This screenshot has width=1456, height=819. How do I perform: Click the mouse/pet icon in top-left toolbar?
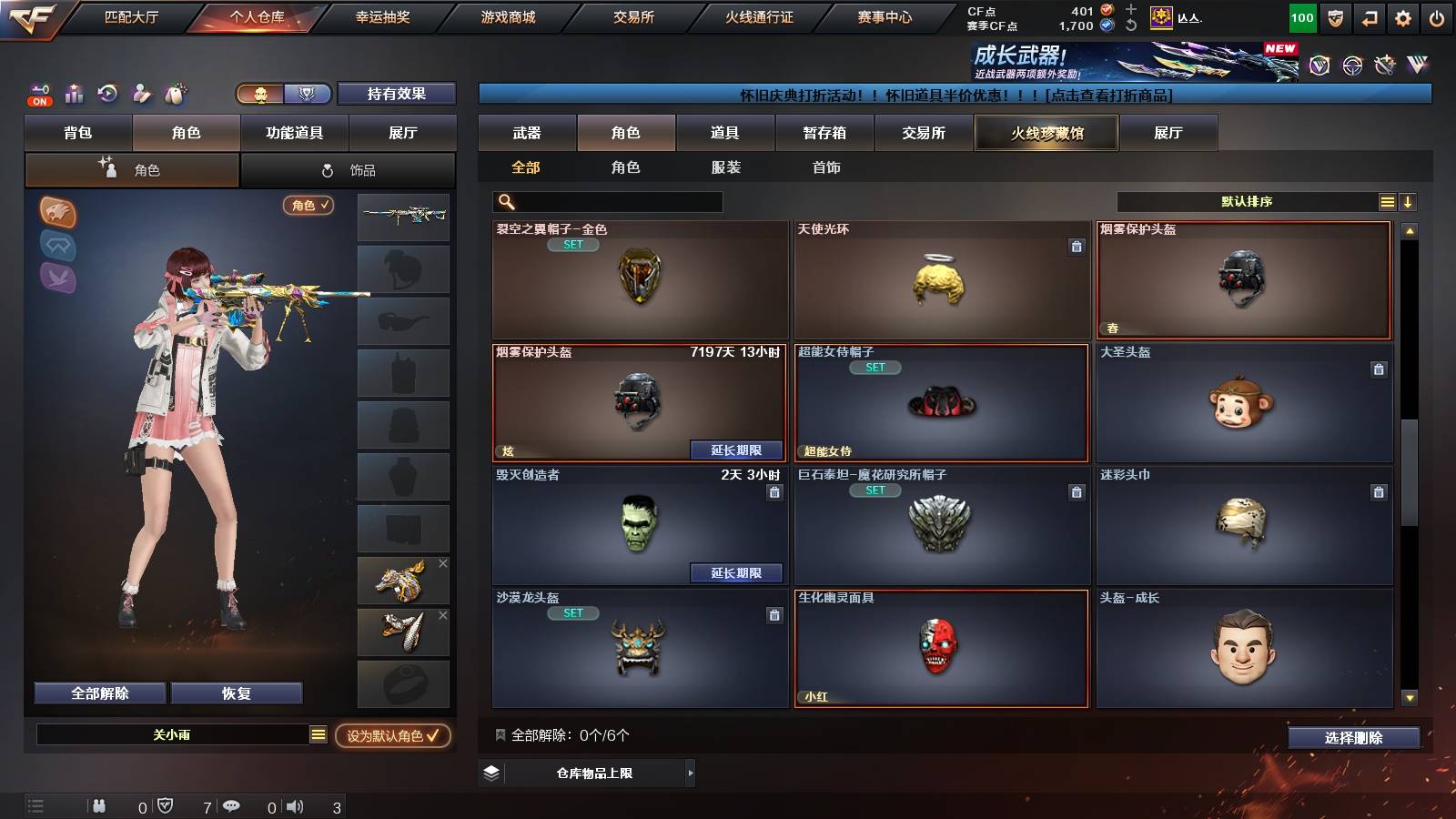pyautogui.click(x=177, y=93)
